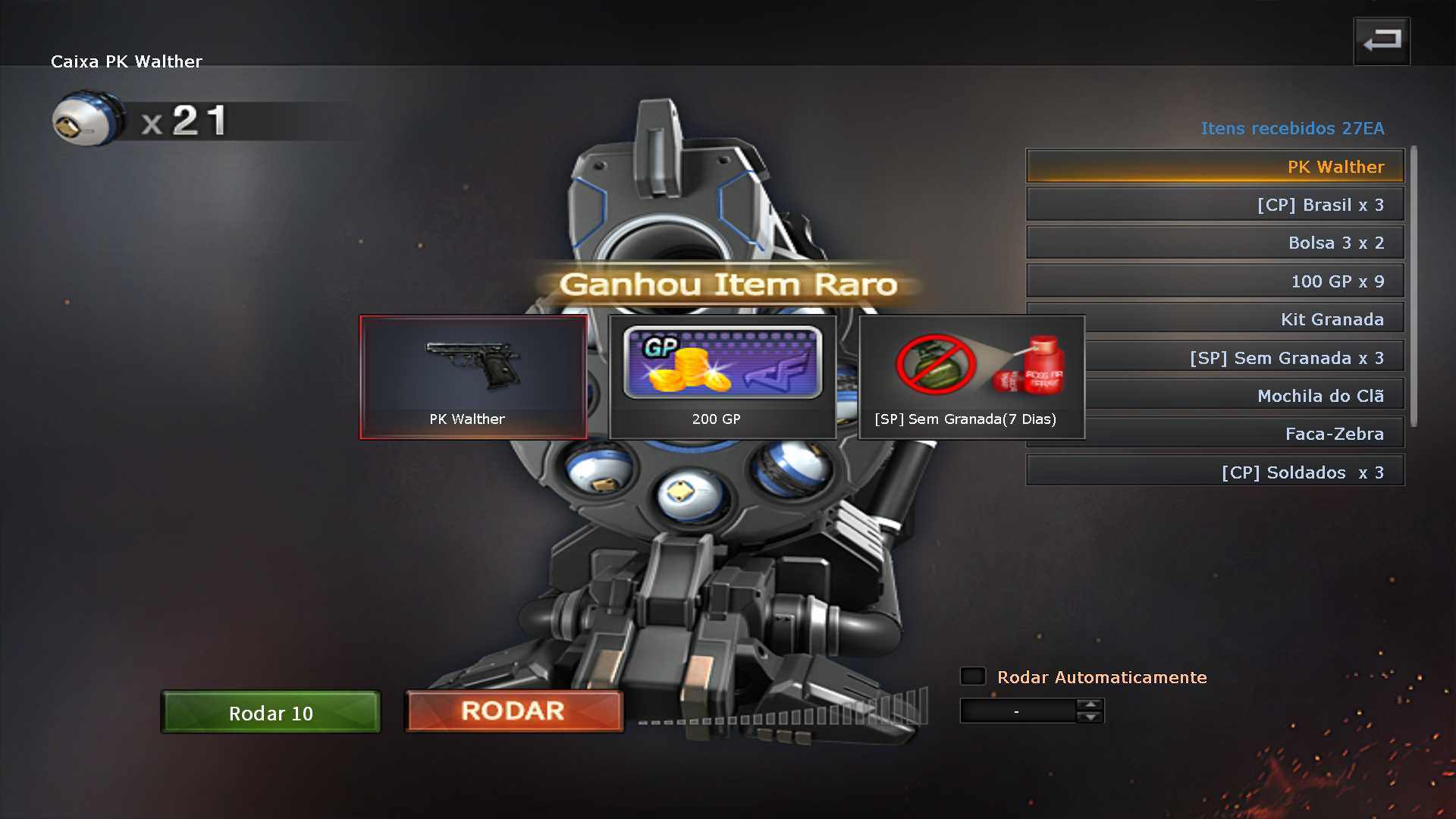Pick the Bolsa 3 x 2 list row
This screenshot has height=819, width=1456.
pyautogui.click(x=1215, y=243)
